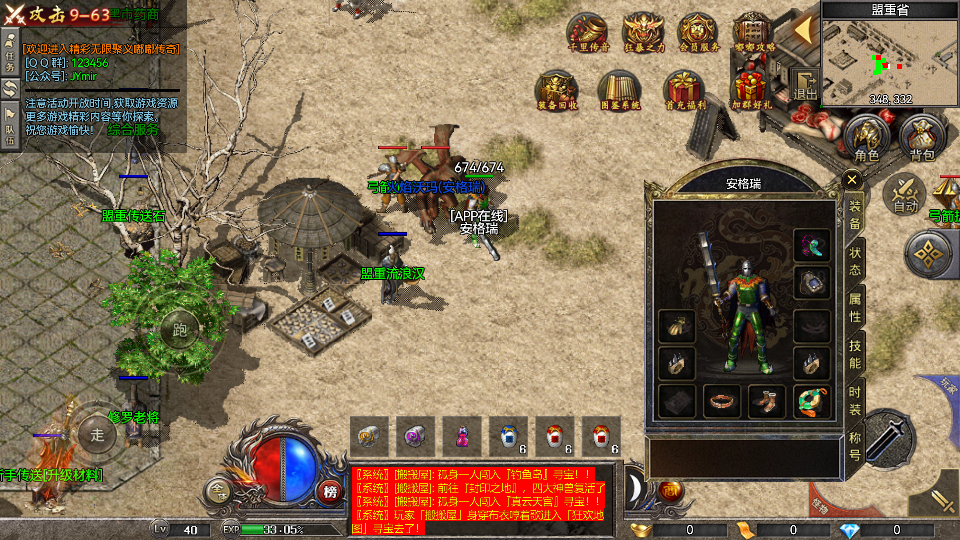The height and width of the screenshot is (540, 960).
Task: Click the green 综合服务 link
Action: 132,130
